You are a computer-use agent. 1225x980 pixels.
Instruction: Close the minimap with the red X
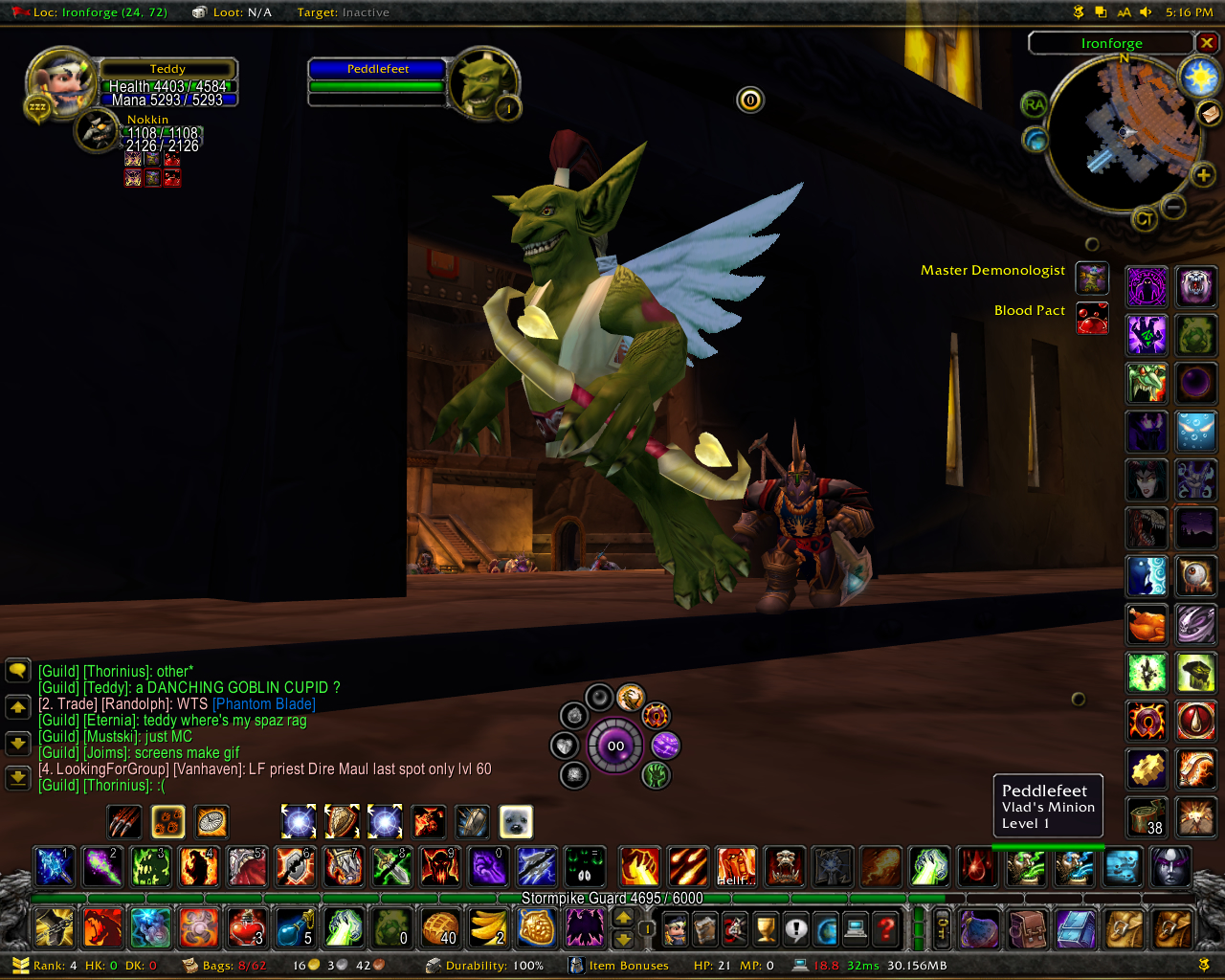pos(1207,43)
